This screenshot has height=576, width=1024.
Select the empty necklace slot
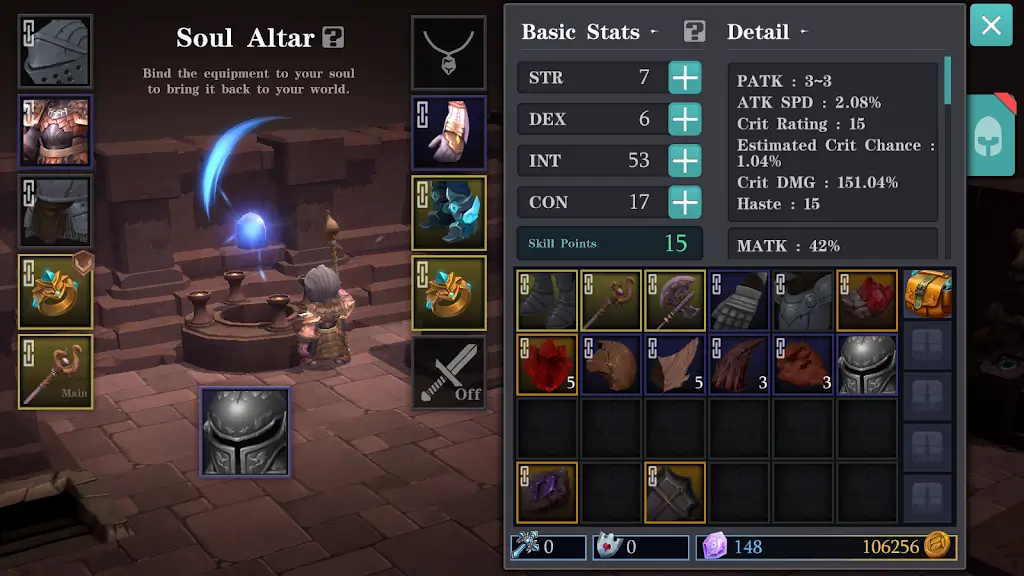pyautogui.click(x=449, y=52)
